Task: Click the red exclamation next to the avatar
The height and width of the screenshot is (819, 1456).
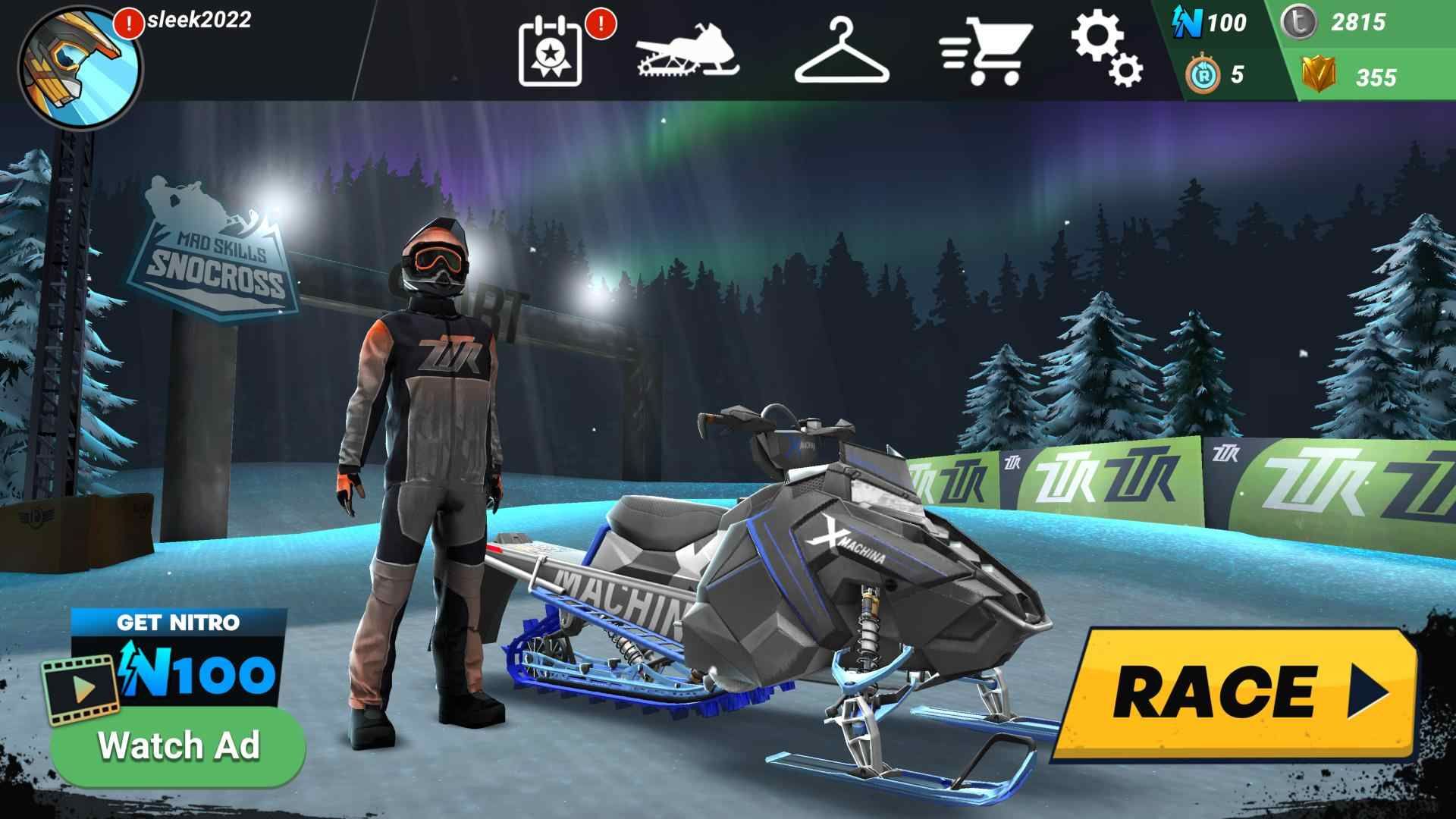Action: (x=127, y=23)
